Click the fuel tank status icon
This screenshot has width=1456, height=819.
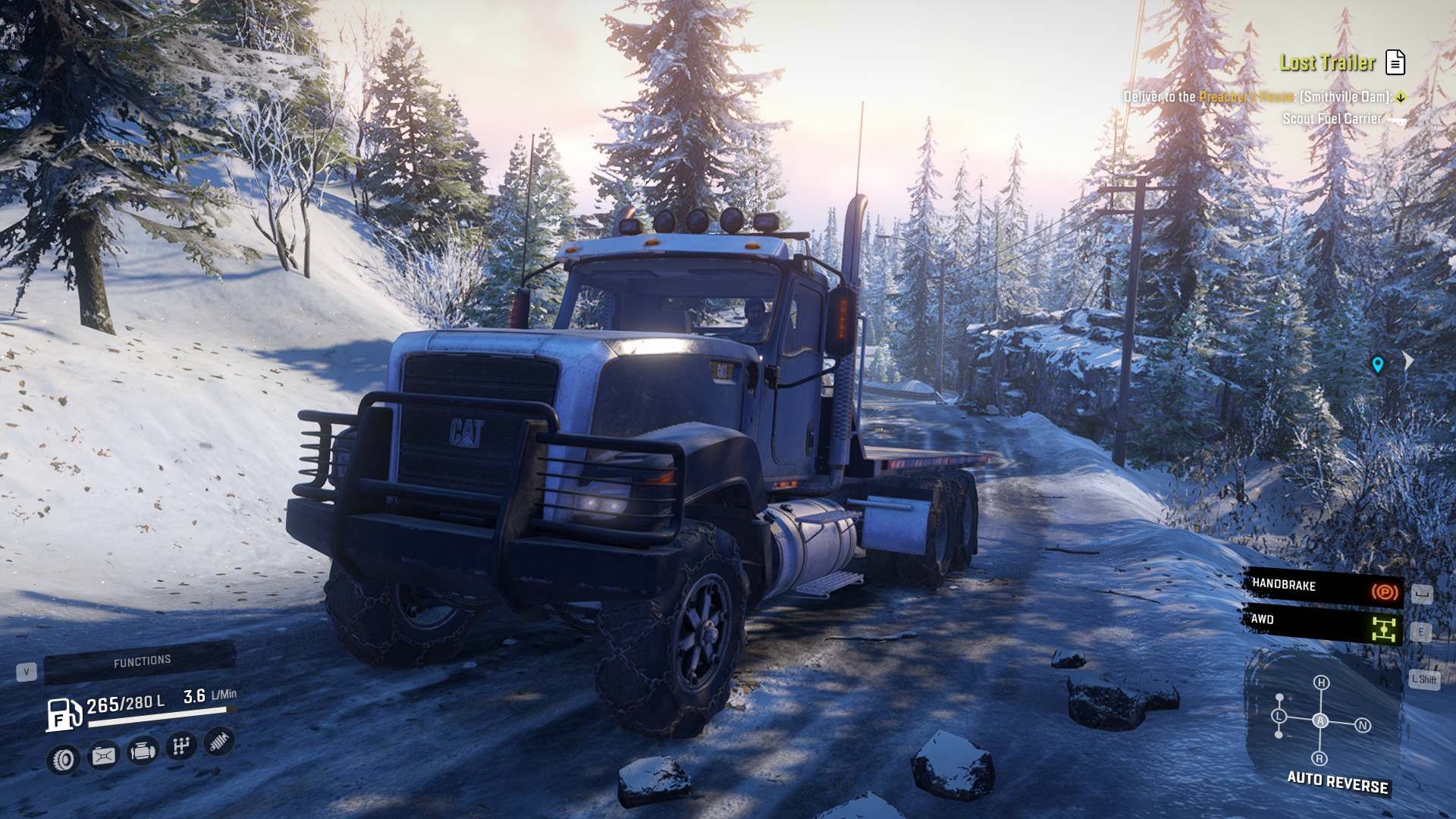click(103, 755)
